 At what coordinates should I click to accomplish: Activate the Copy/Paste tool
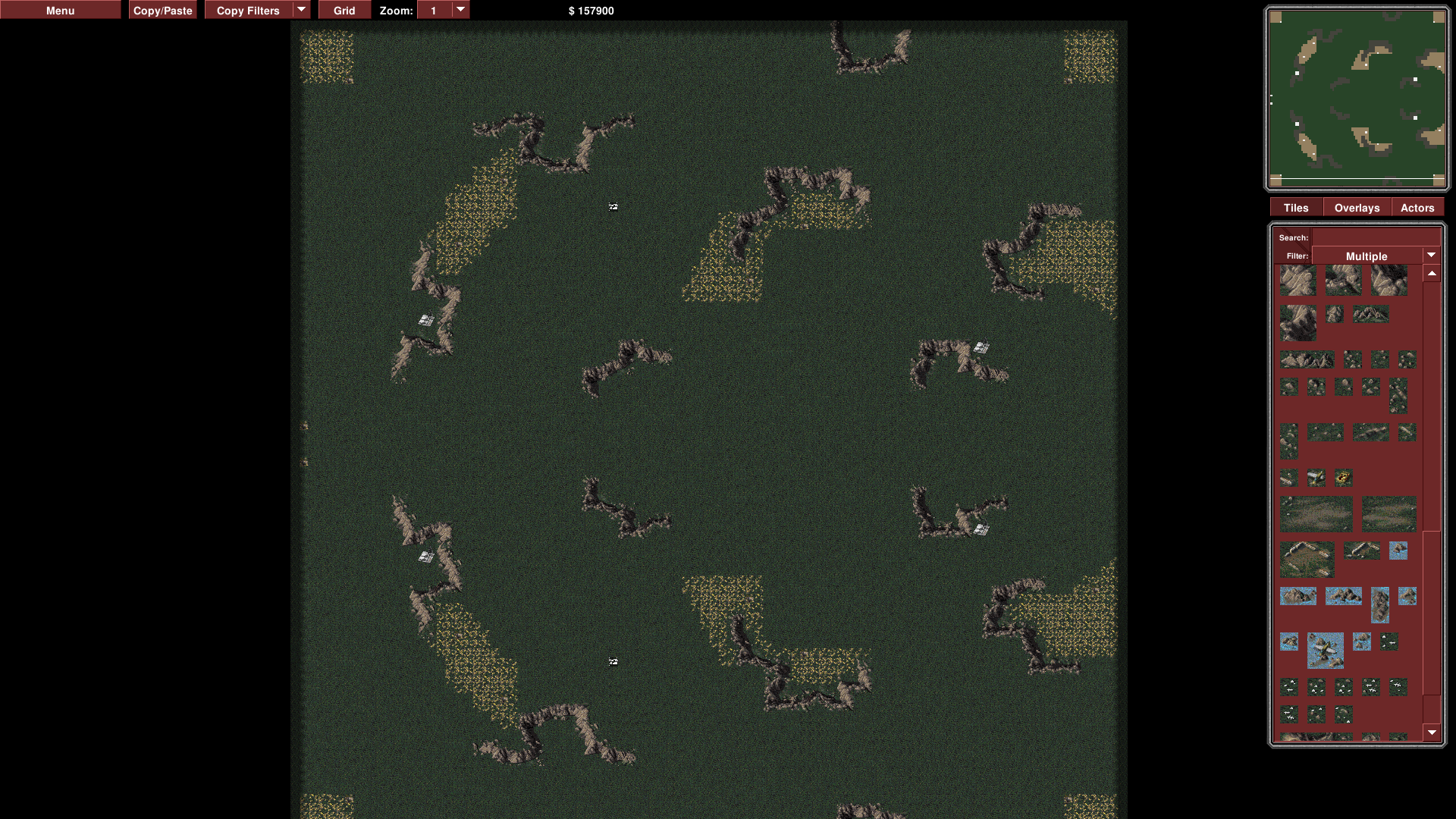(x=162, y=11)
